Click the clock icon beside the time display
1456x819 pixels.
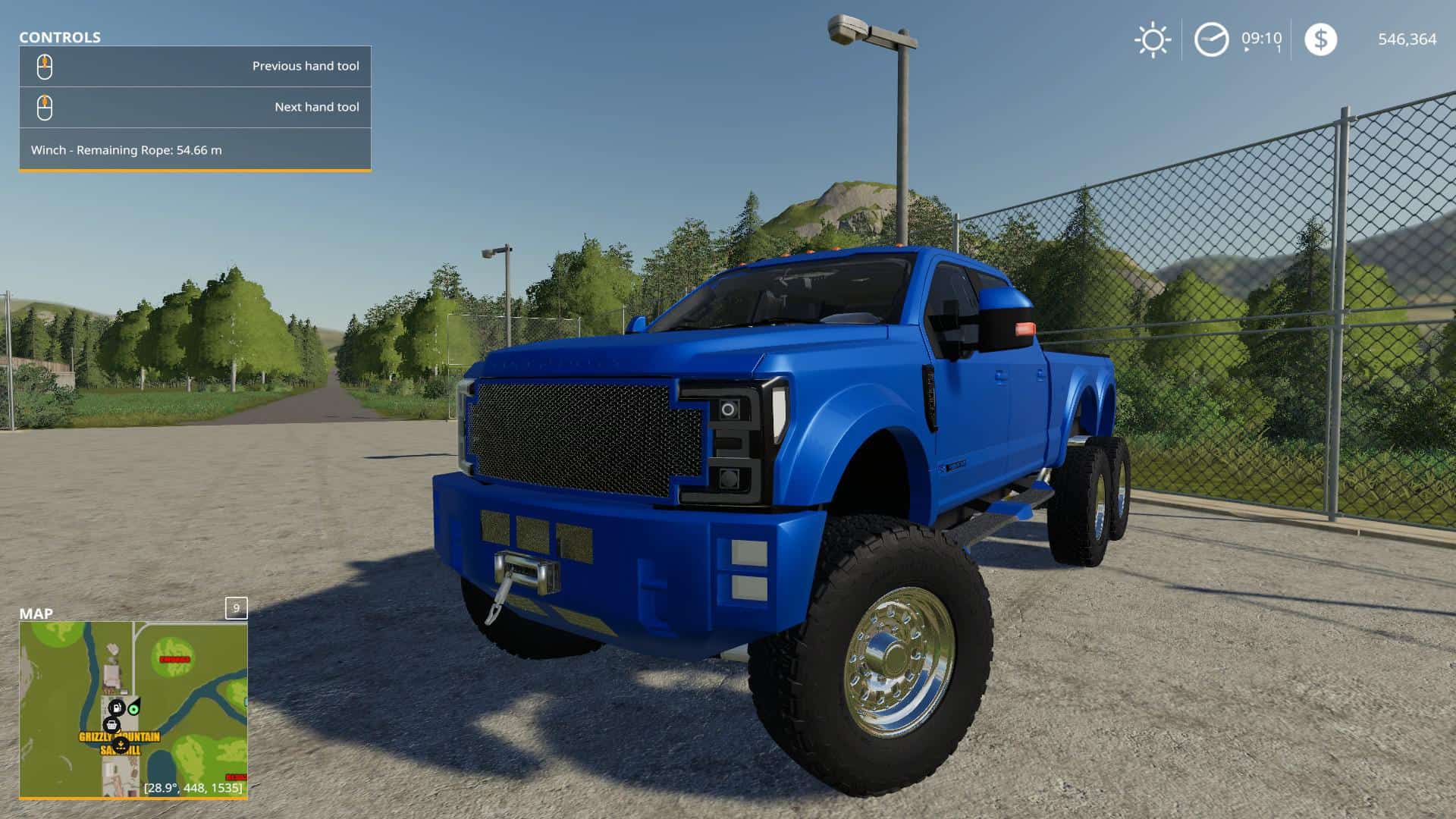pos(1211,39)
